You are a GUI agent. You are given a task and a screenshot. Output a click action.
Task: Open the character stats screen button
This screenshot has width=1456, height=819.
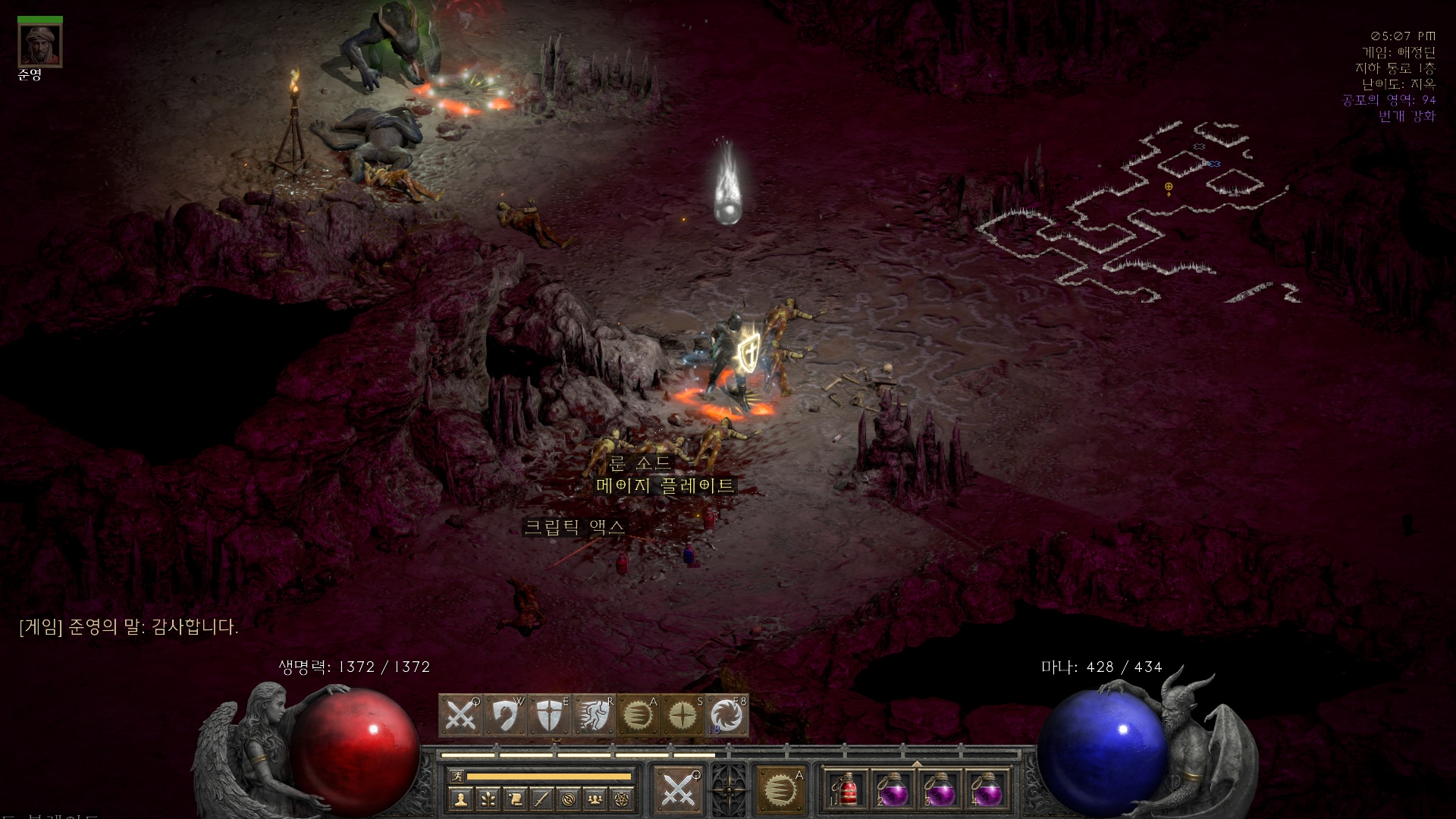coord(461,799)
